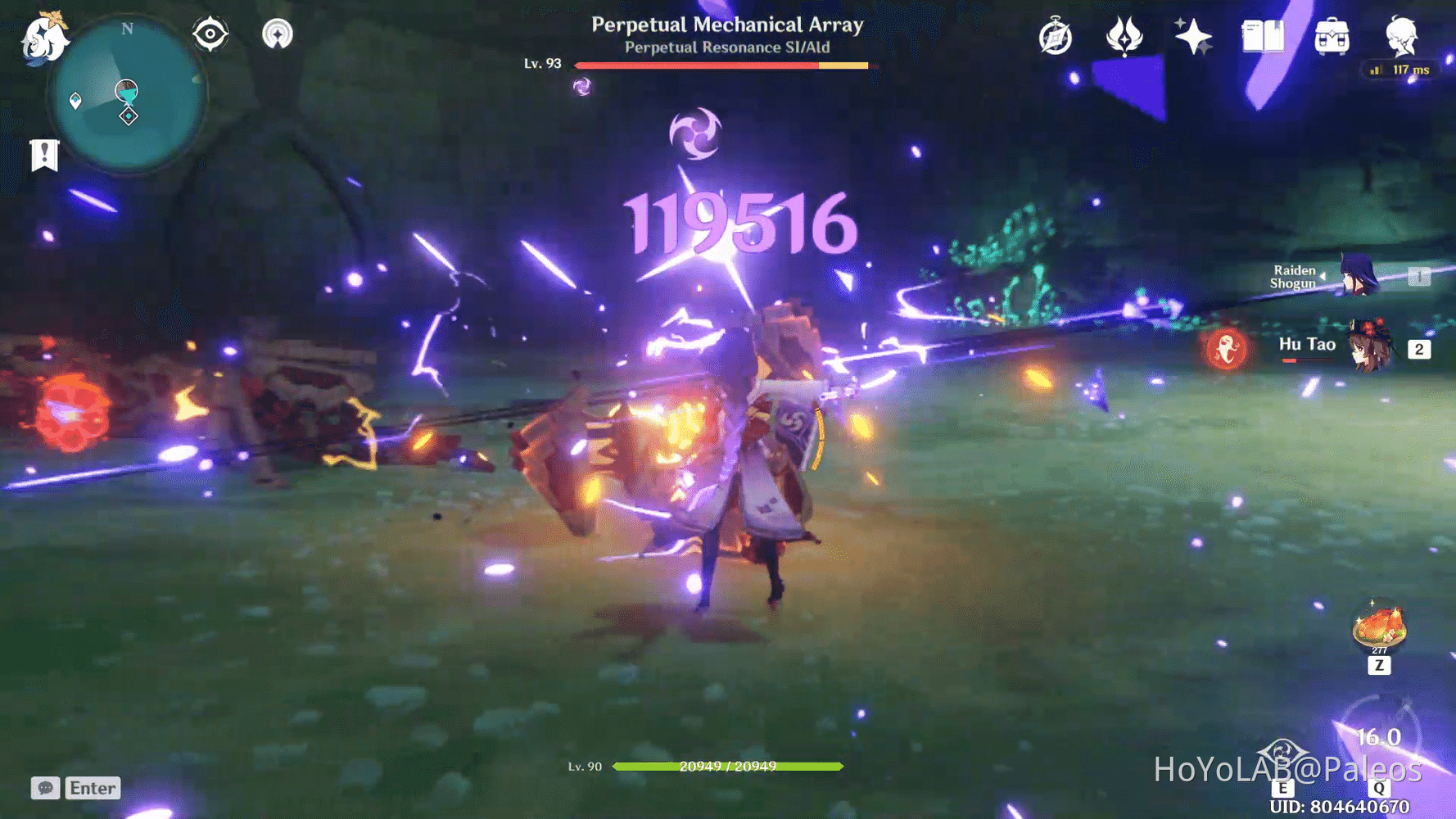
Task: Open chat via the Enter button
Action: [x=92, y=788]
